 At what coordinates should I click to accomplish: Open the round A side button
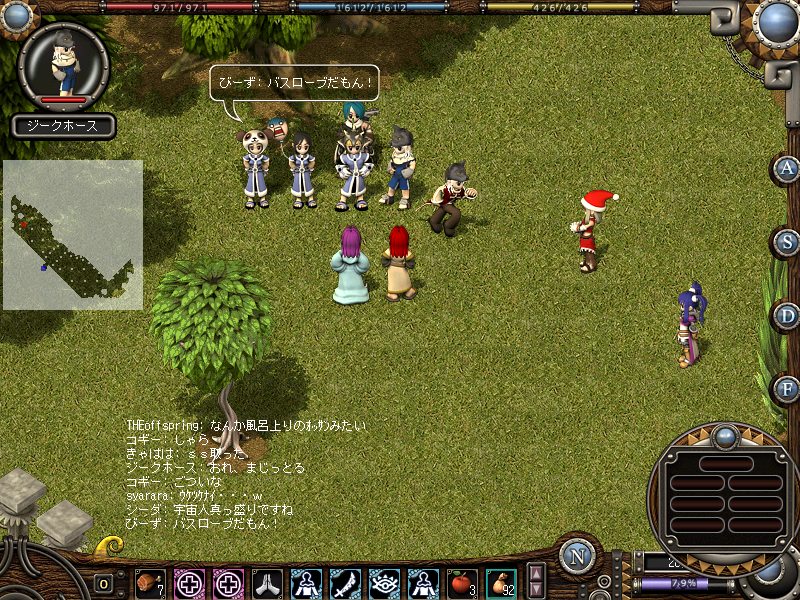click(788, 168)
